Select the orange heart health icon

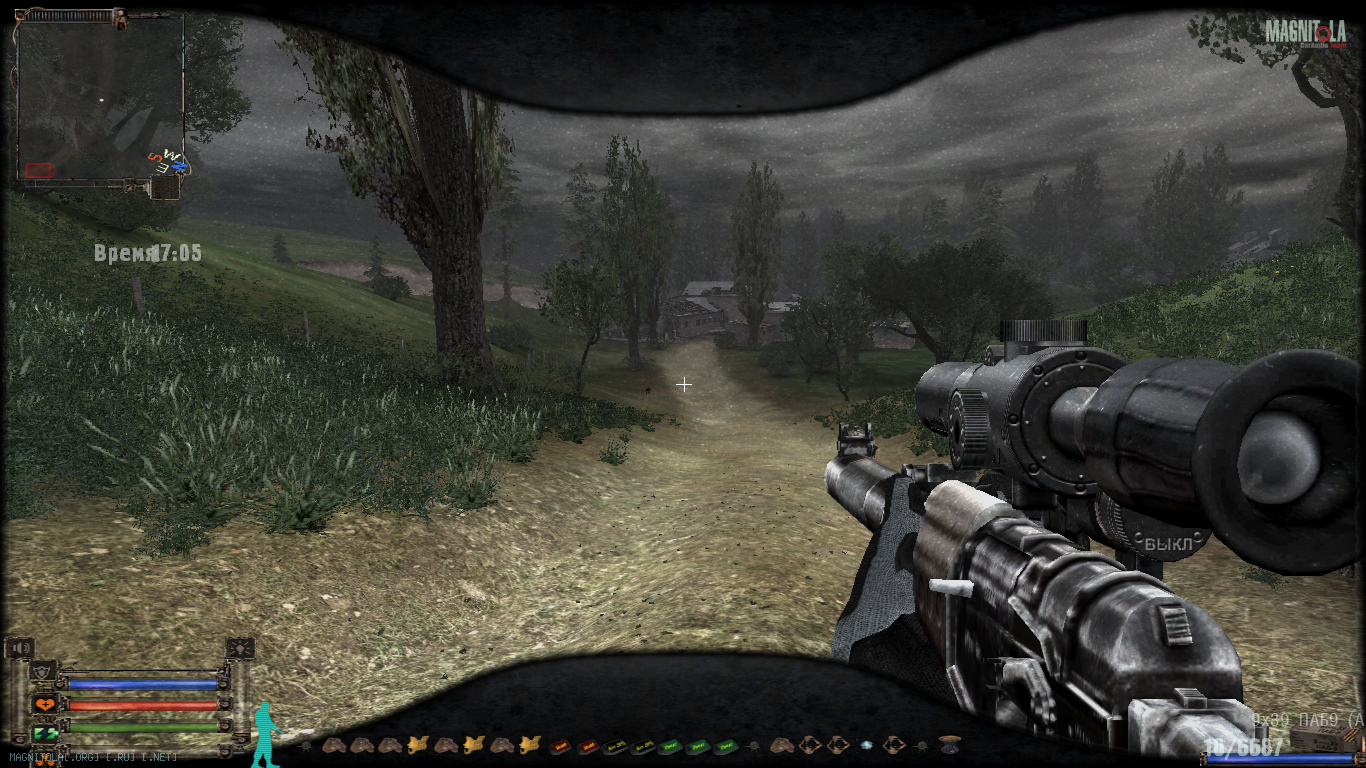(44, 704)
